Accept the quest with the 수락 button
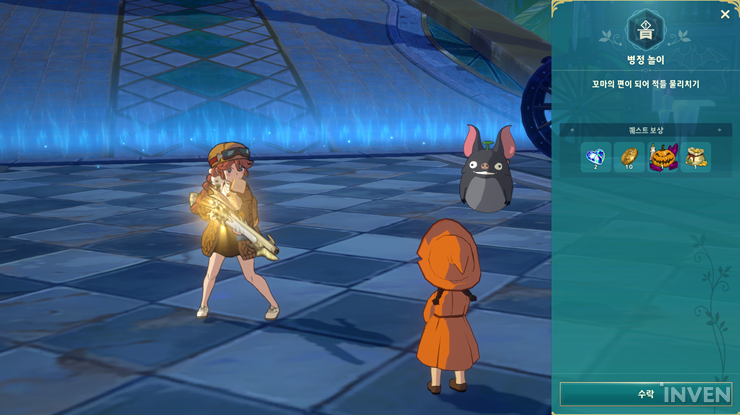The image size is (740, 415). point(645,394)
